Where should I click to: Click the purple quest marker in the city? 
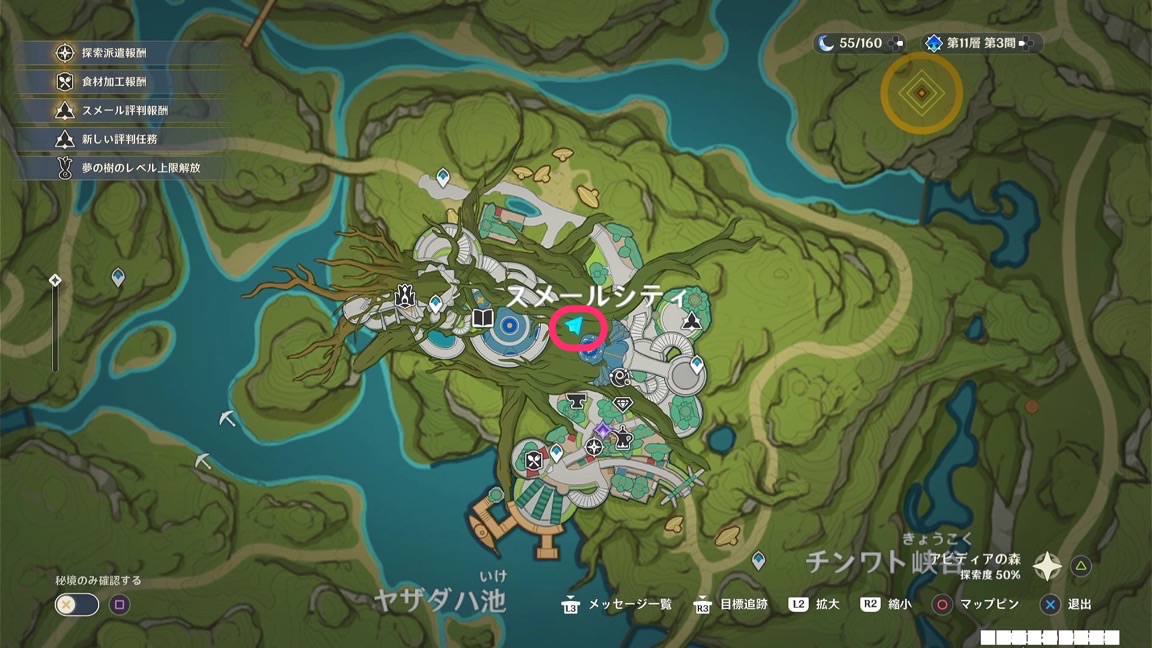(x=602, y=430)
